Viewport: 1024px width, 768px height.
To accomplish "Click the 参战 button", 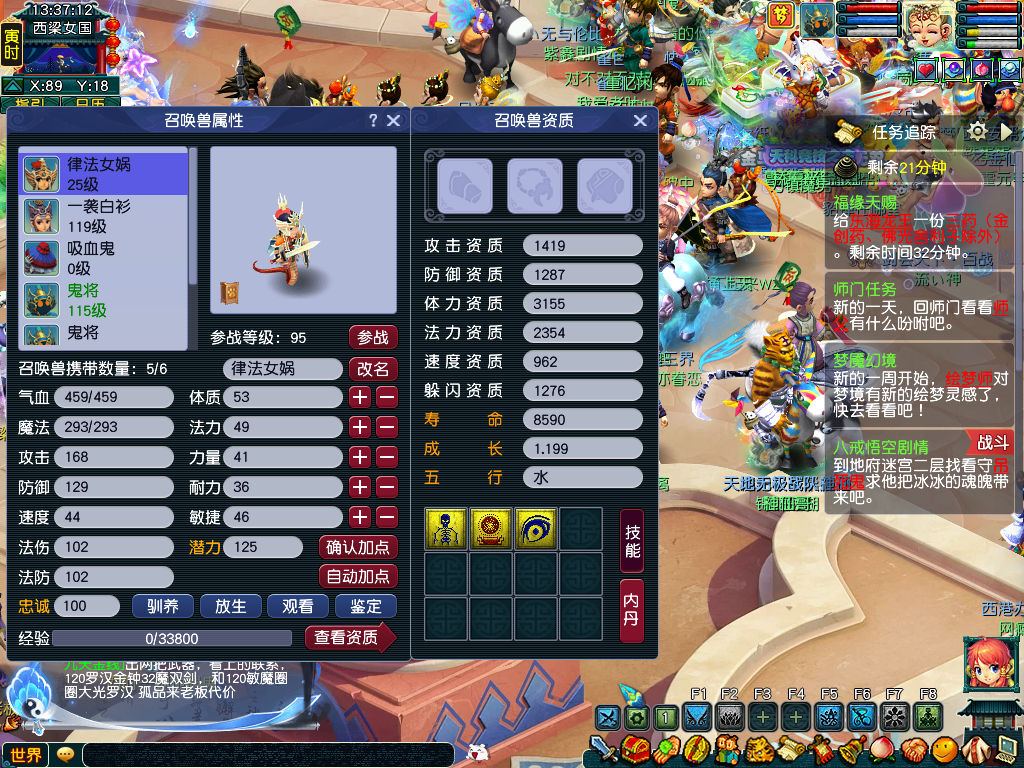I will point(372,338).
